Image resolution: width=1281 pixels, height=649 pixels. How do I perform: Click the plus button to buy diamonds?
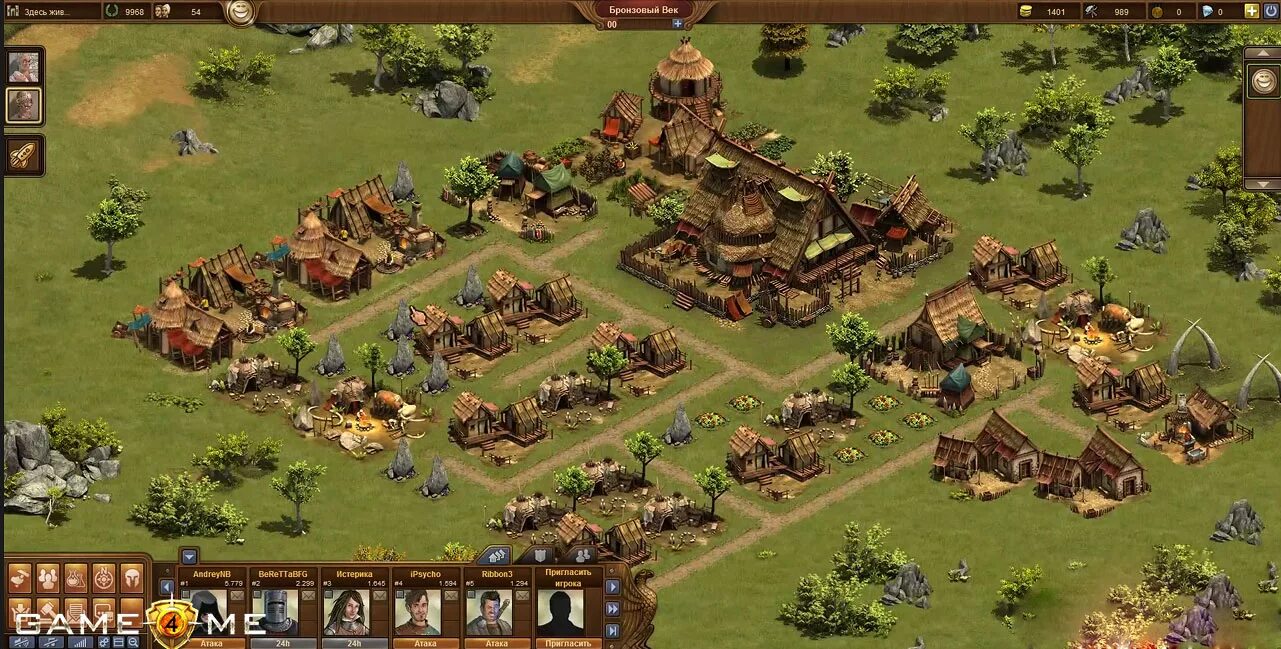click(x=1251, y=11)
